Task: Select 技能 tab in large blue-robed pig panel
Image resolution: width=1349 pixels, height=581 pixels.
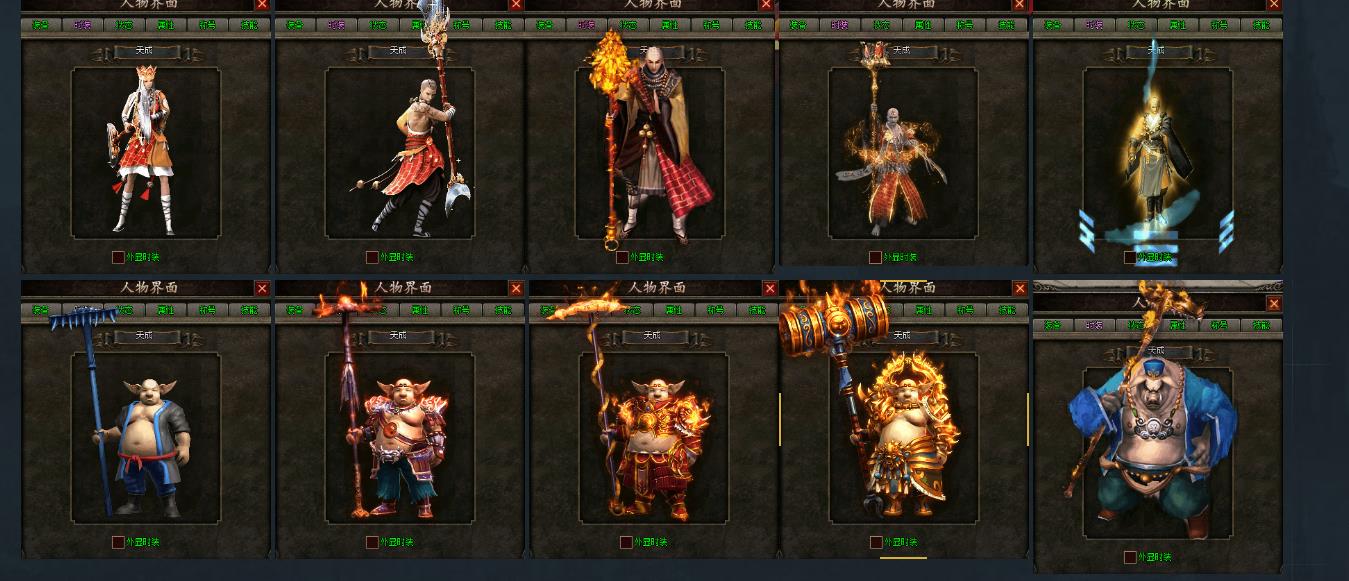Action: pos(1262,325)
